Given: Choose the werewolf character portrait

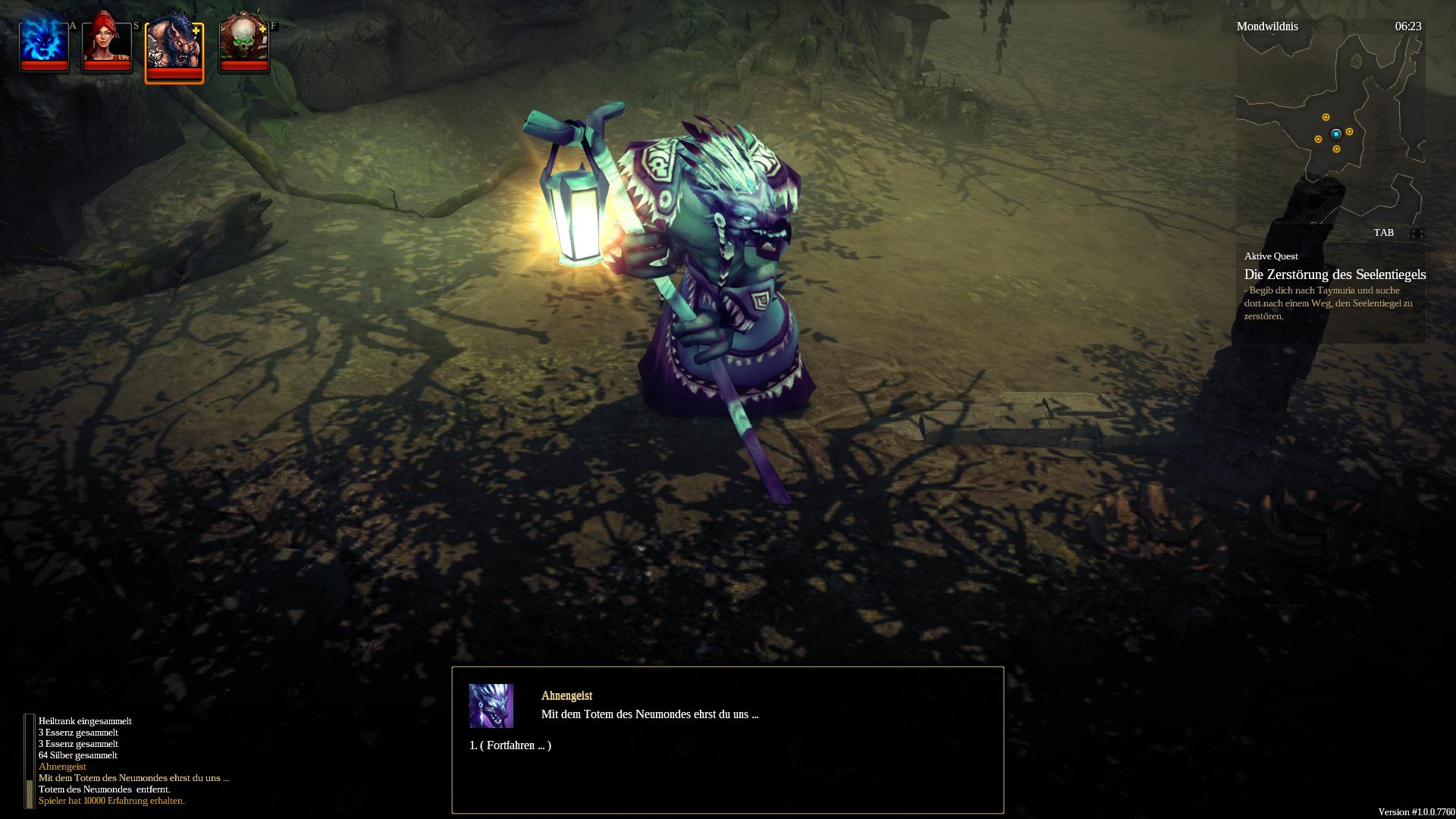Looking at the screenshot, I should click(174, 49).
